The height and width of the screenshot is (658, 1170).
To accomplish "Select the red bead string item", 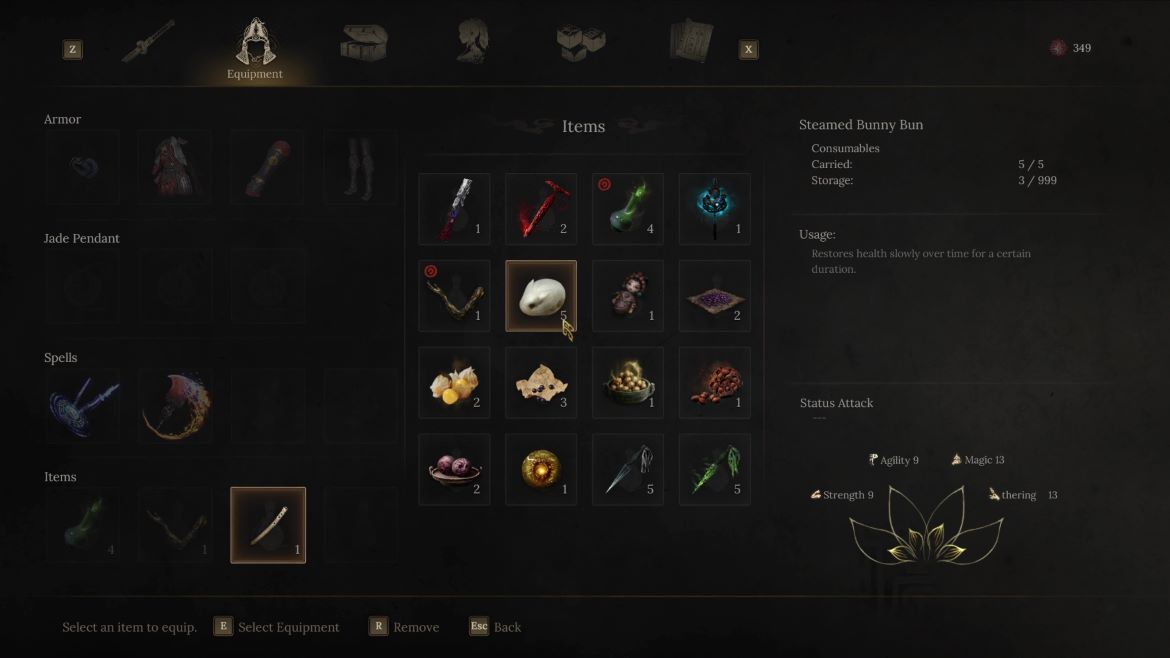I will pyautogui.click(x=715, y=383).
